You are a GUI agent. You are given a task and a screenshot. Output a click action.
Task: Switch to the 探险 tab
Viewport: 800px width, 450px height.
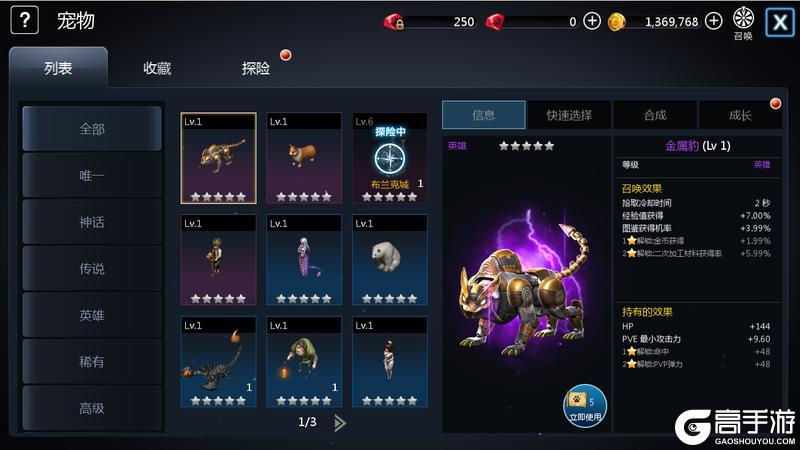[x=256, y=68]
